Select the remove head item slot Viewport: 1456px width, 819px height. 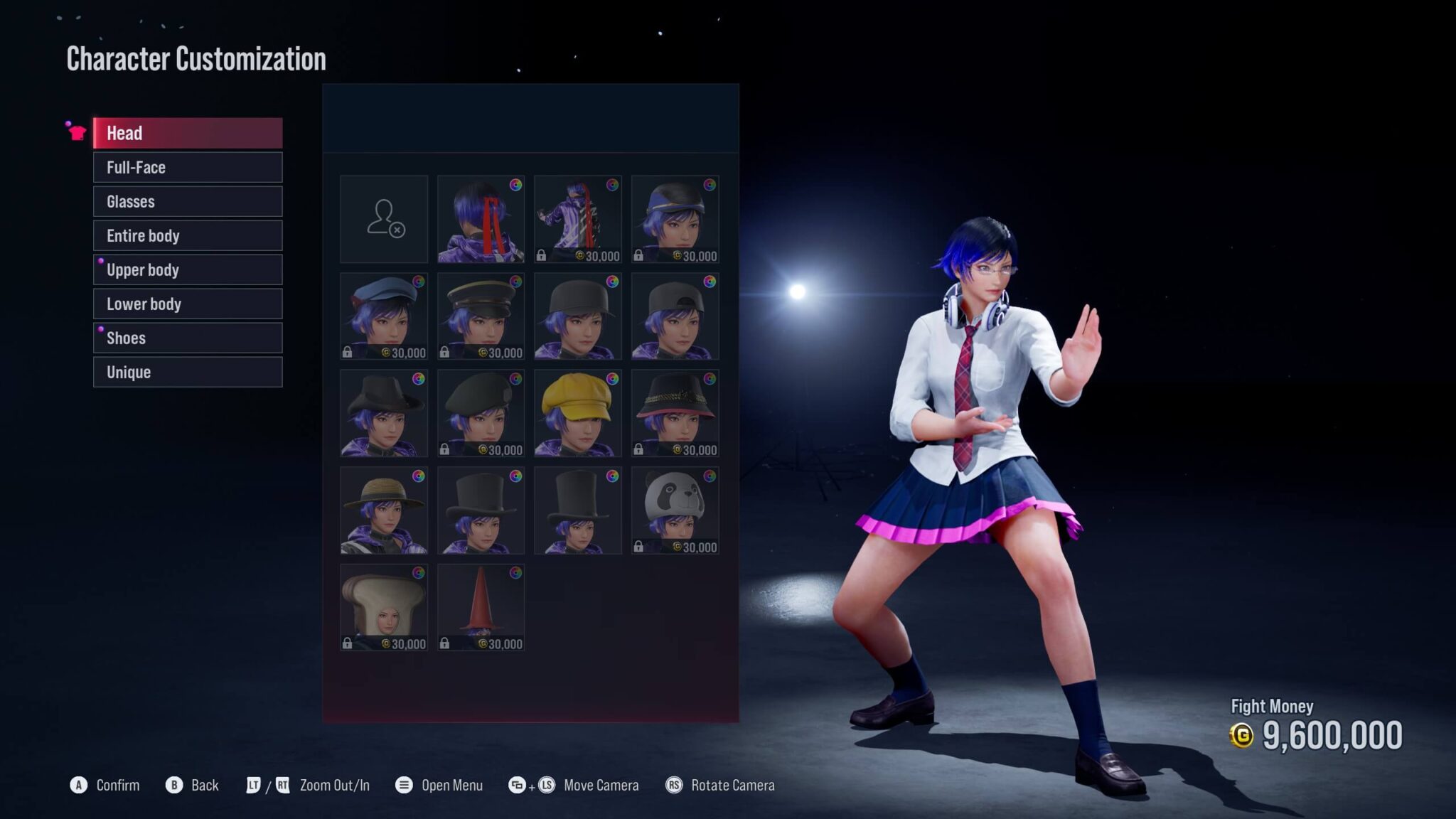(x=384, y=219)
